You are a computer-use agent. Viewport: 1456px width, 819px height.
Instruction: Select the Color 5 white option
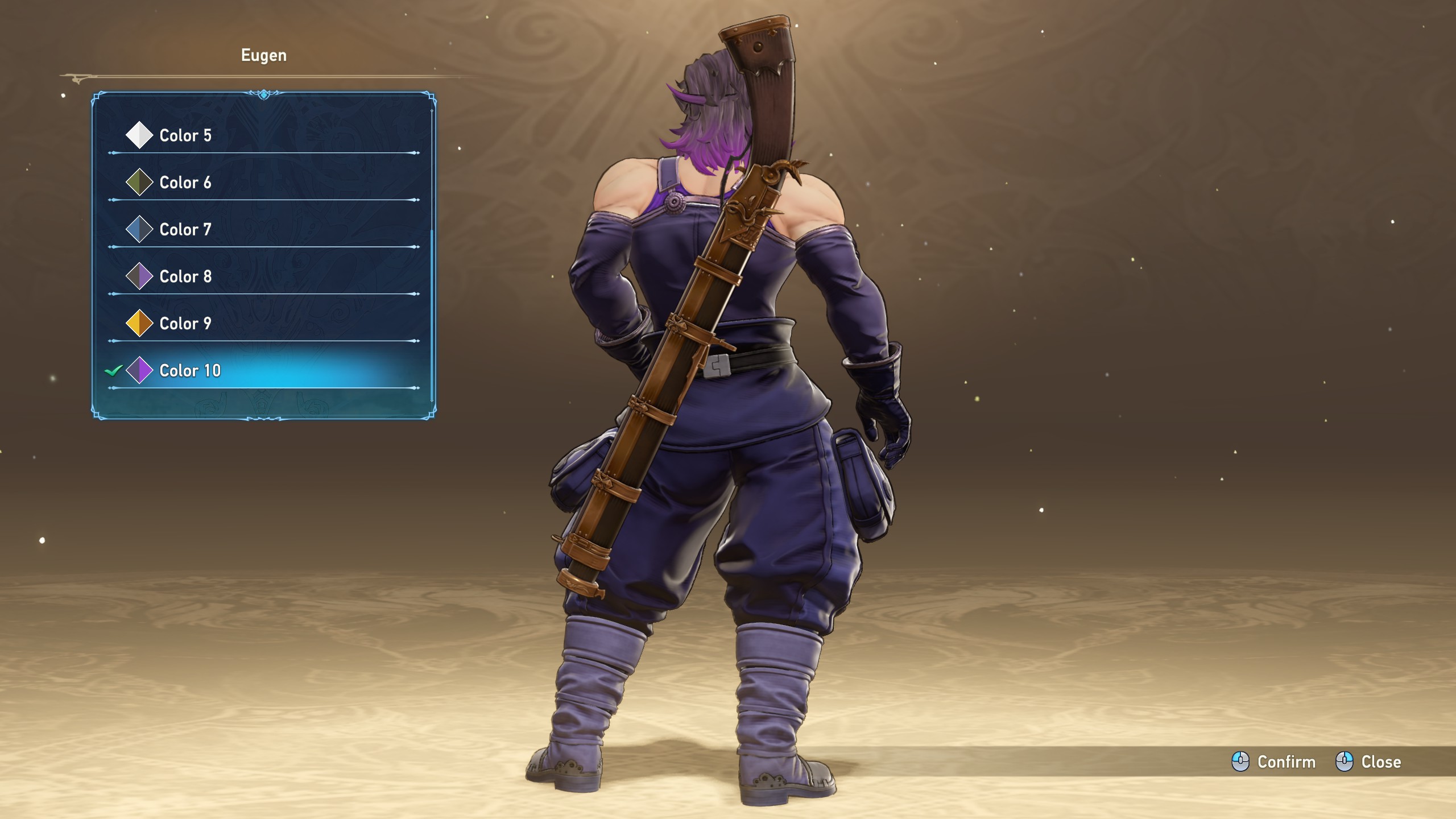coord(185,135)
